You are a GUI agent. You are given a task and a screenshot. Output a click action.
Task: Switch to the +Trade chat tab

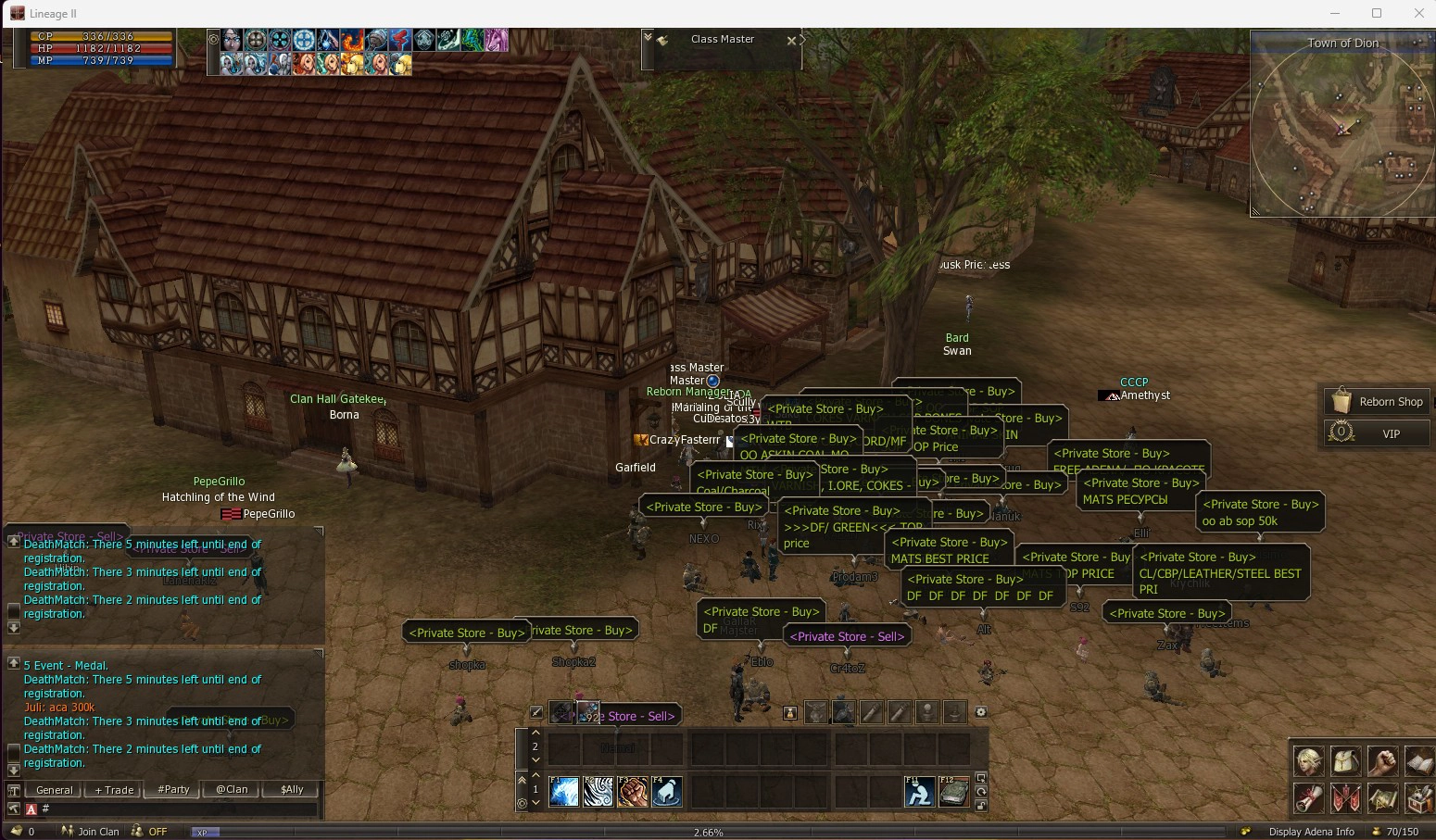(115, 790)
